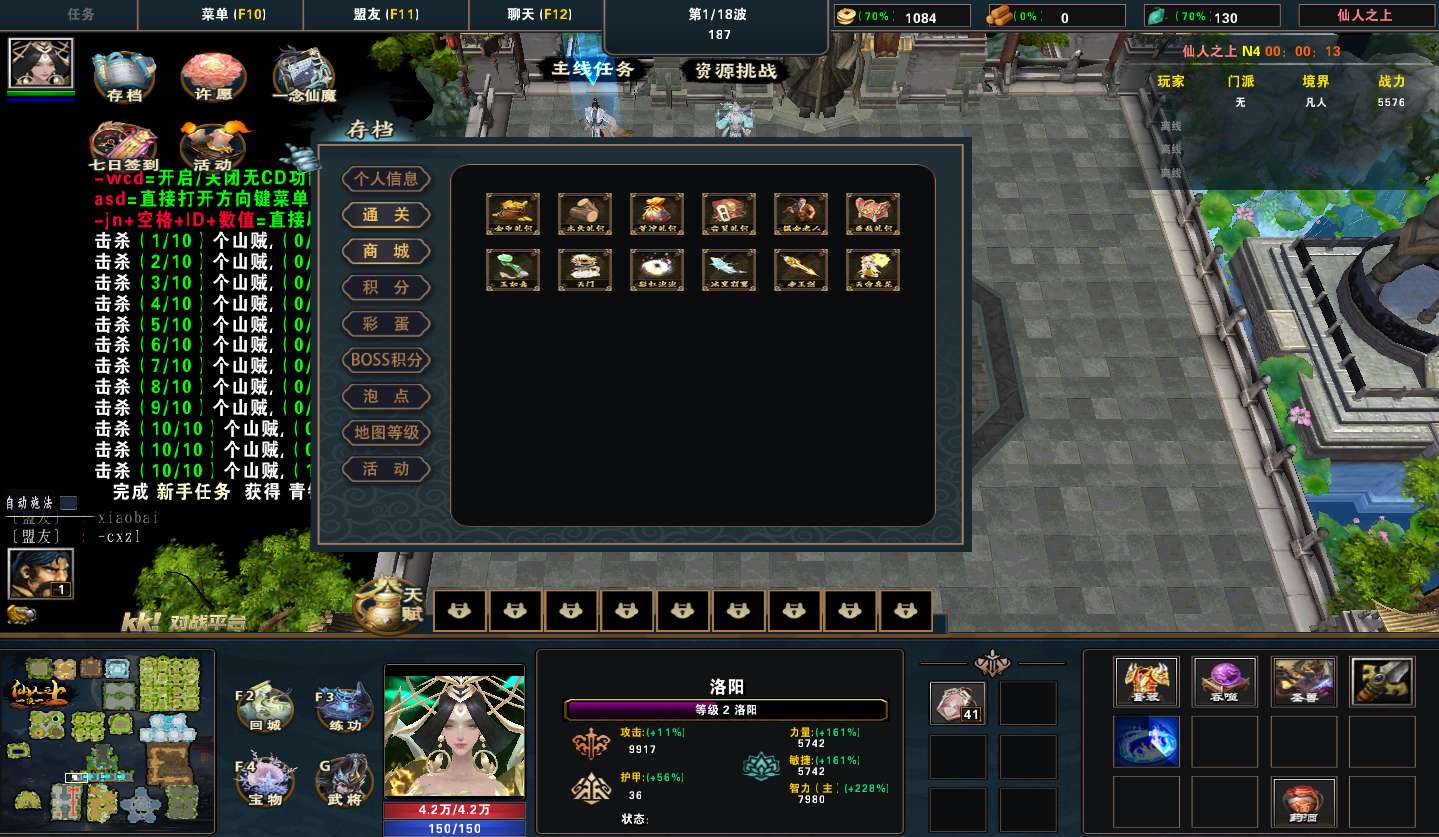
Task: Open the 七日签到 sign-in icon
Action: [124, 145]
